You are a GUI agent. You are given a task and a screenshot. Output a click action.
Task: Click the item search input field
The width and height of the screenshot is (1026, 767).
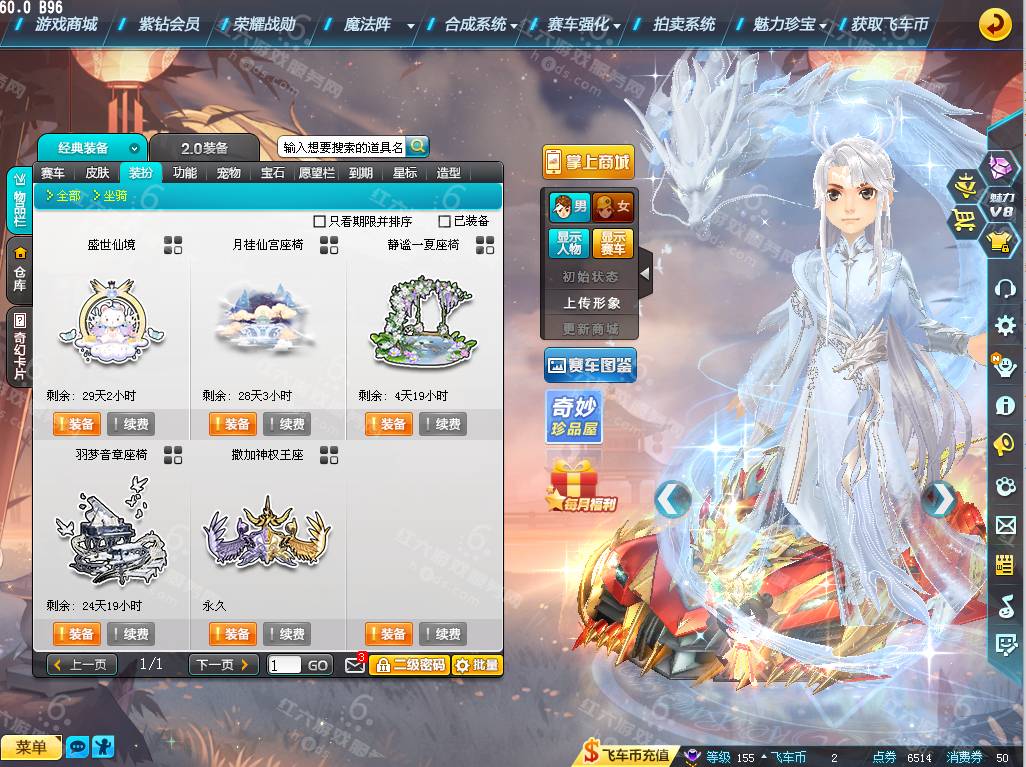(x=342, y=147)
